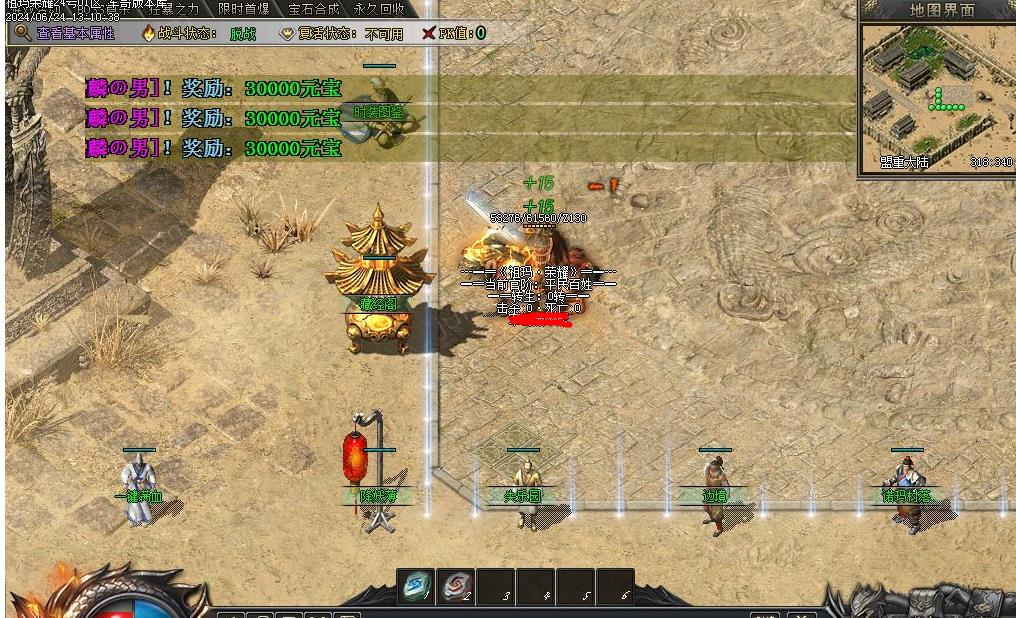Select the 永久回收 tab
The image size is (1016, 618).
point(379,9)
